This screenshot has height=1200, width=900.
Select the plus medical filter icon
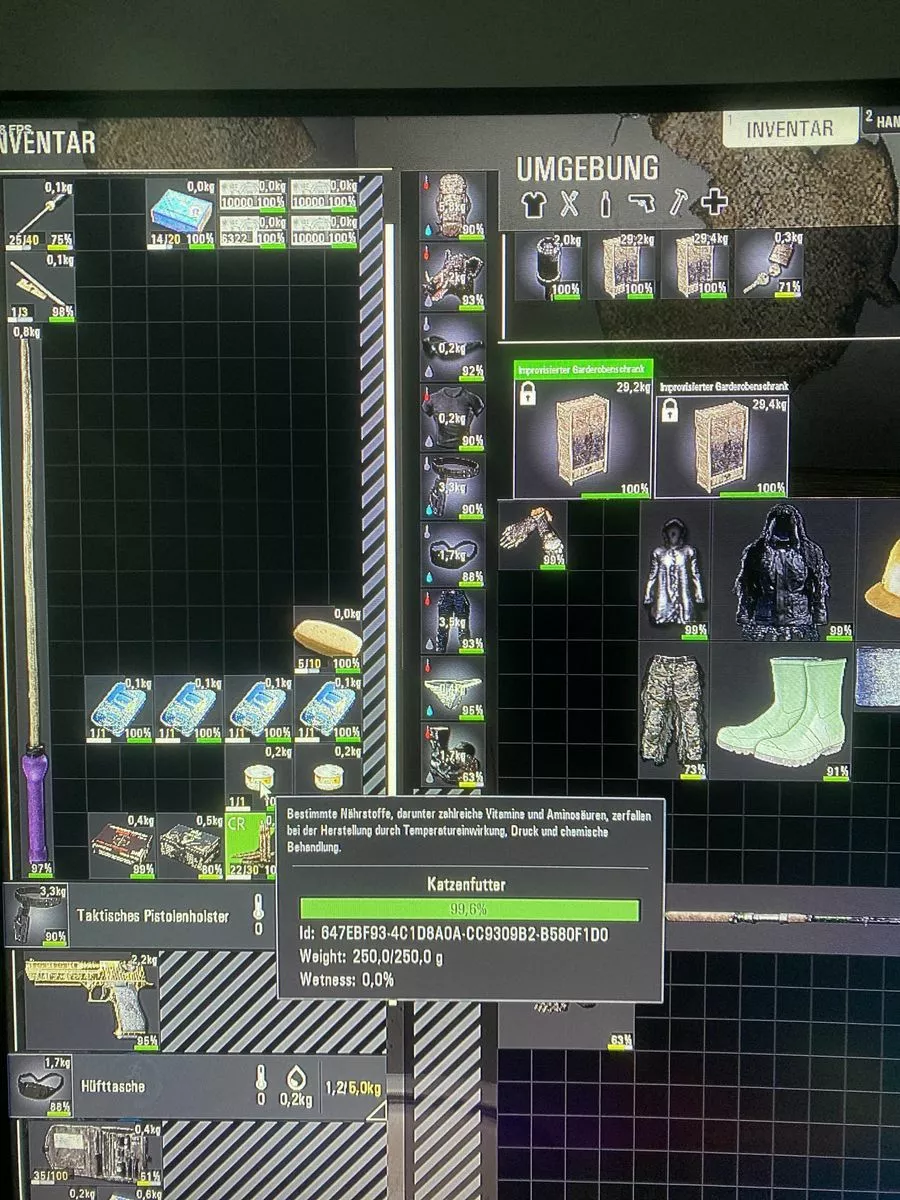(x=714, y=203)
